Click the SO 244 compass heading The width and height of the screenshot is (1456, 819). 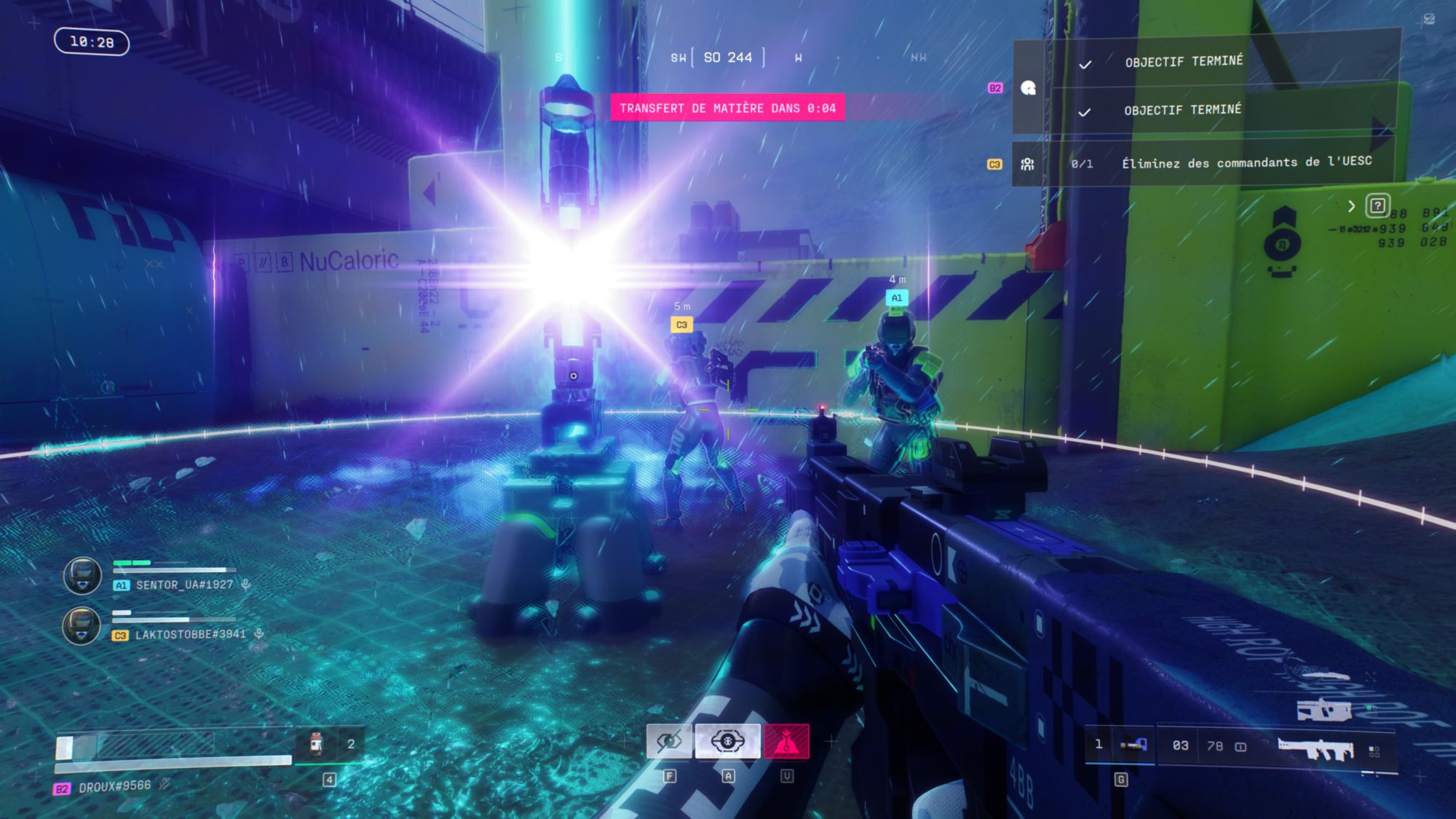[x=727, y=58]
